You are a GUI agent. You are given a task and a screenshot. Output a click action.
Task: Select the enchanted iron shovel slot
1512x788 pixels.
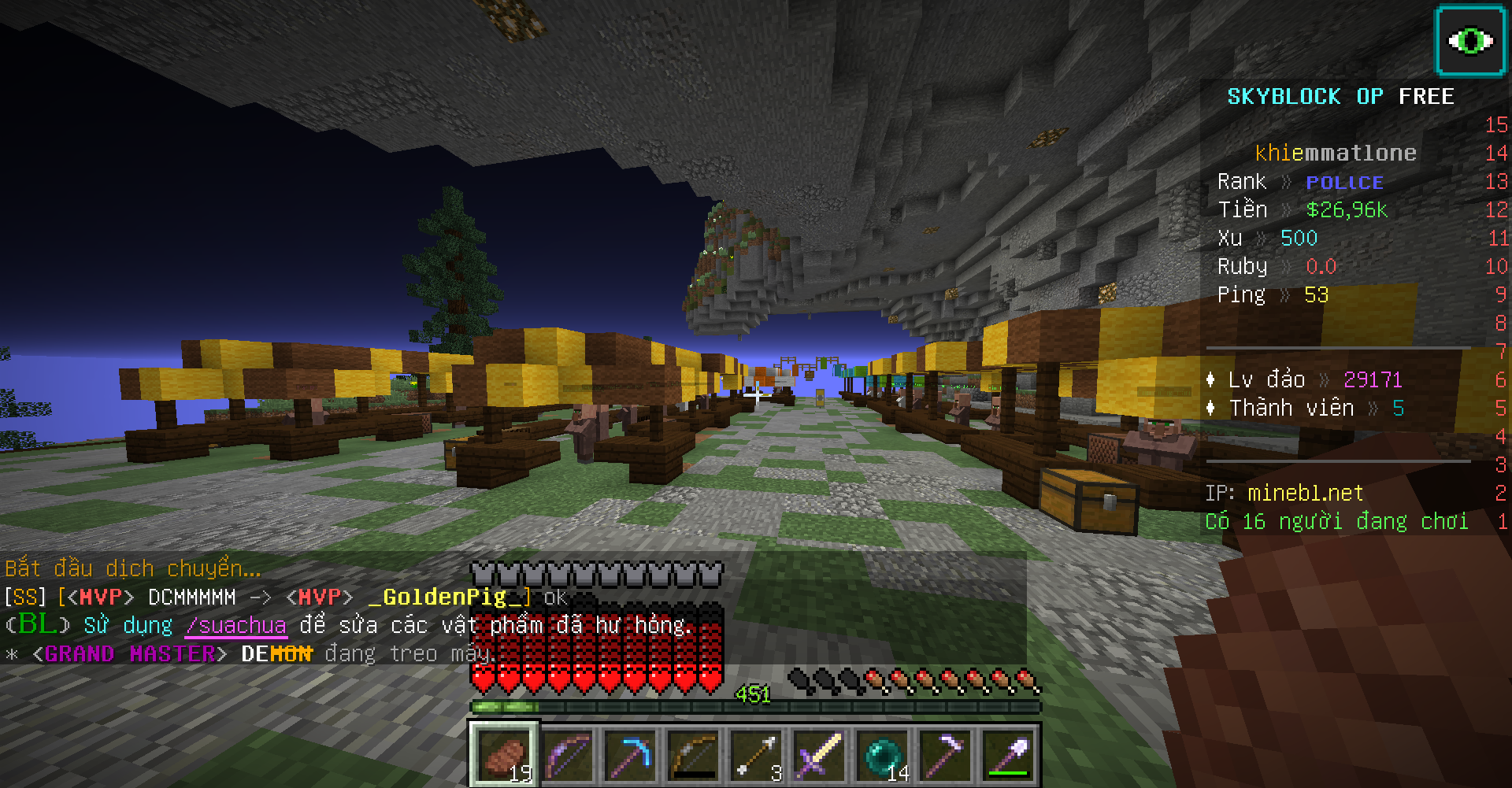[1008, 755]
